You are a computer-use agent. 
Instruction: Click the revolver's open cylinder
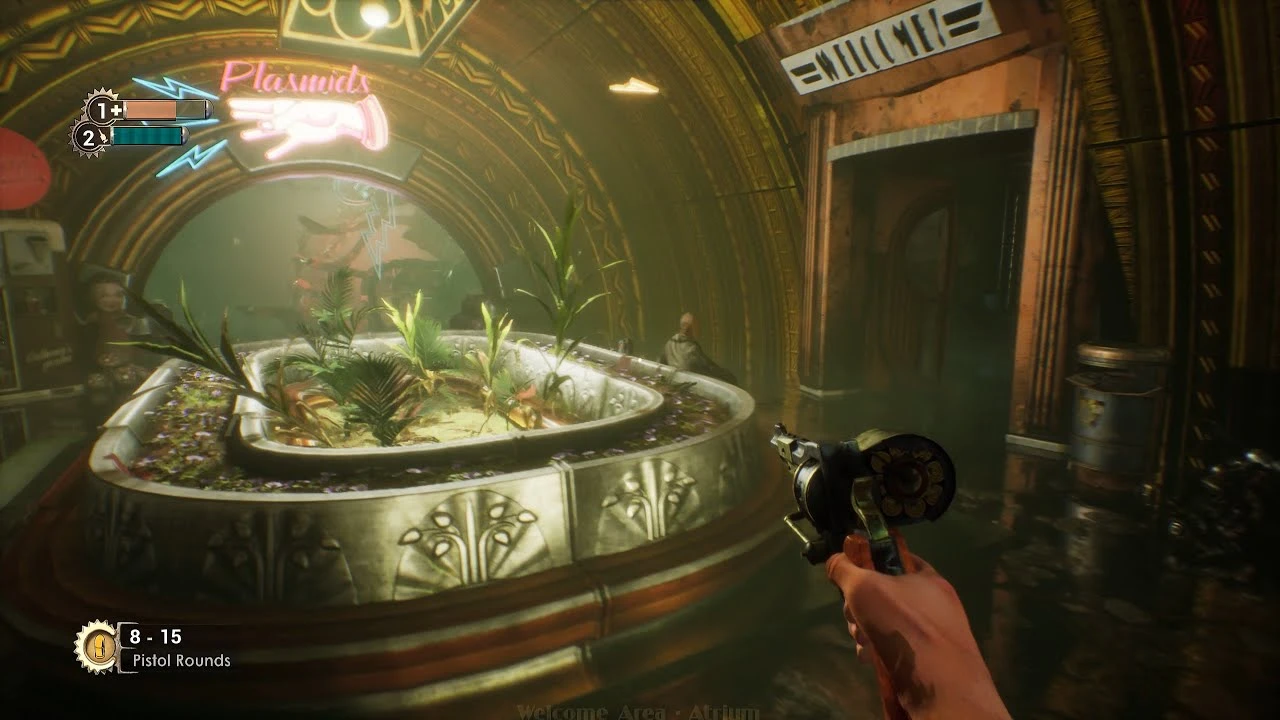pyautogui.click(x=910, y=480)
